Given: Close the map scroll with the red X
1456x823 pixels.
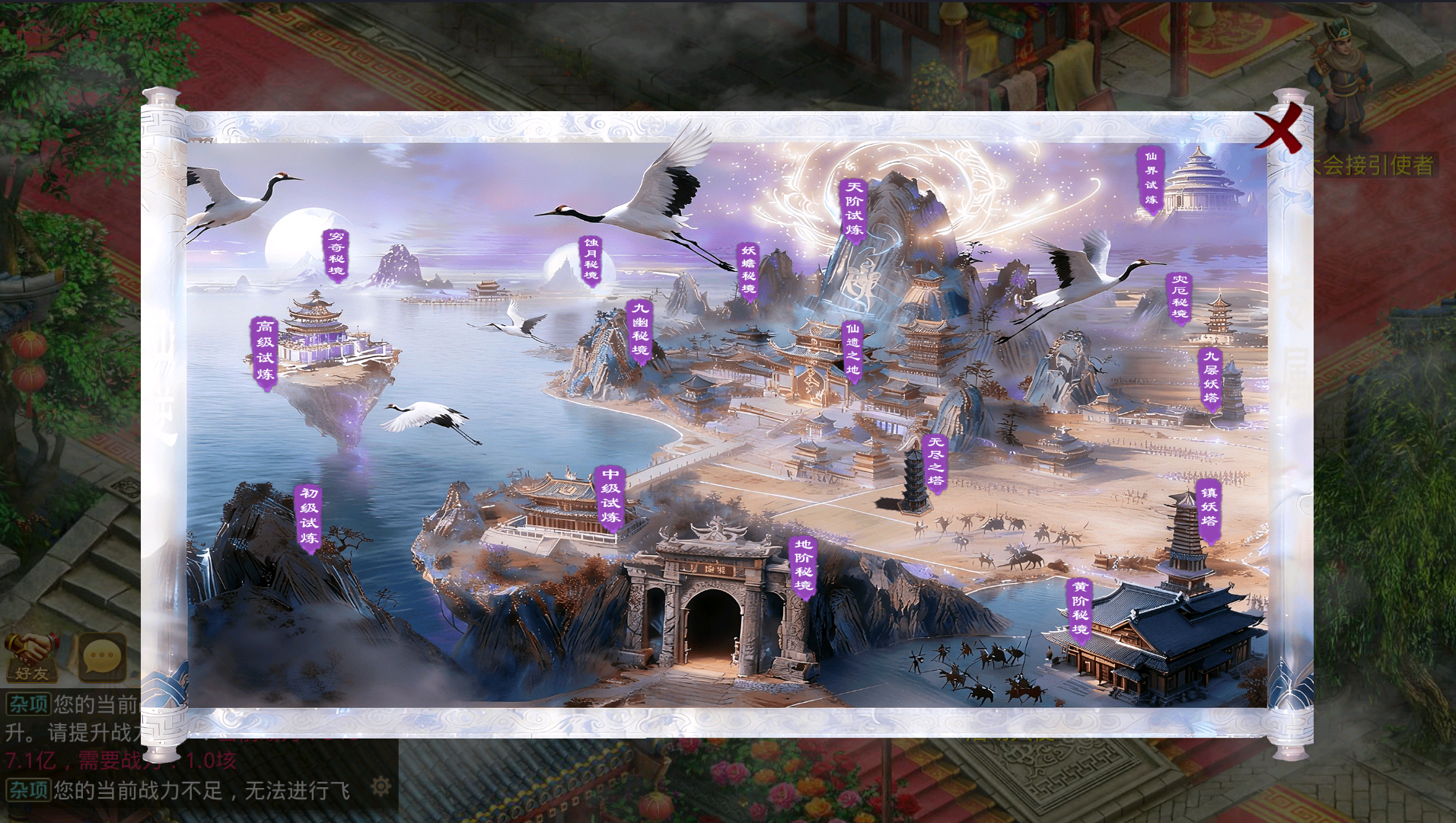Looking at the screenshot, I should click(x=1279, y=129).
